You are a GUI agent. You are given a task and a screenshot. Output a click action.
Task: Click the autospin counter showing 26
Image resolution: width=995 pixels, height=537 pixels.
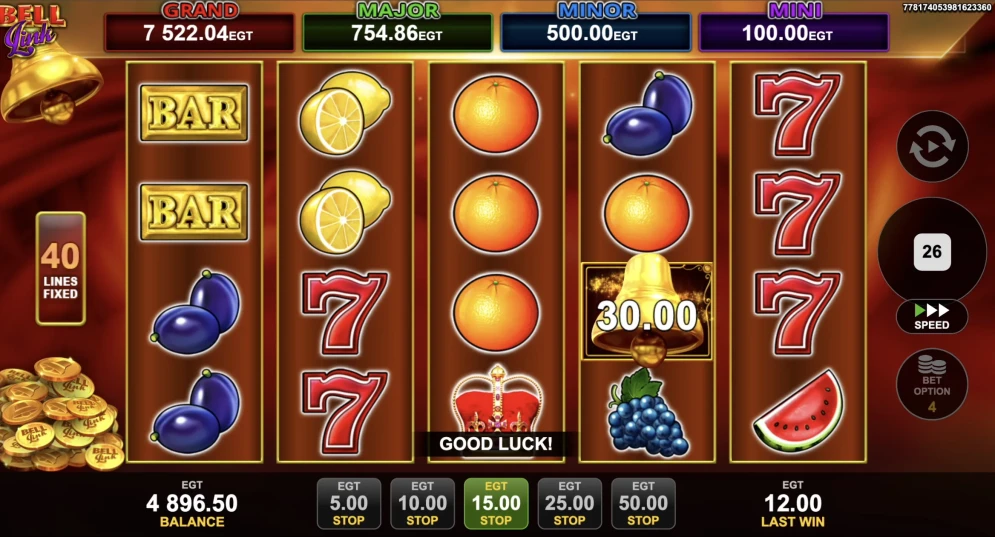pos(932,251)
